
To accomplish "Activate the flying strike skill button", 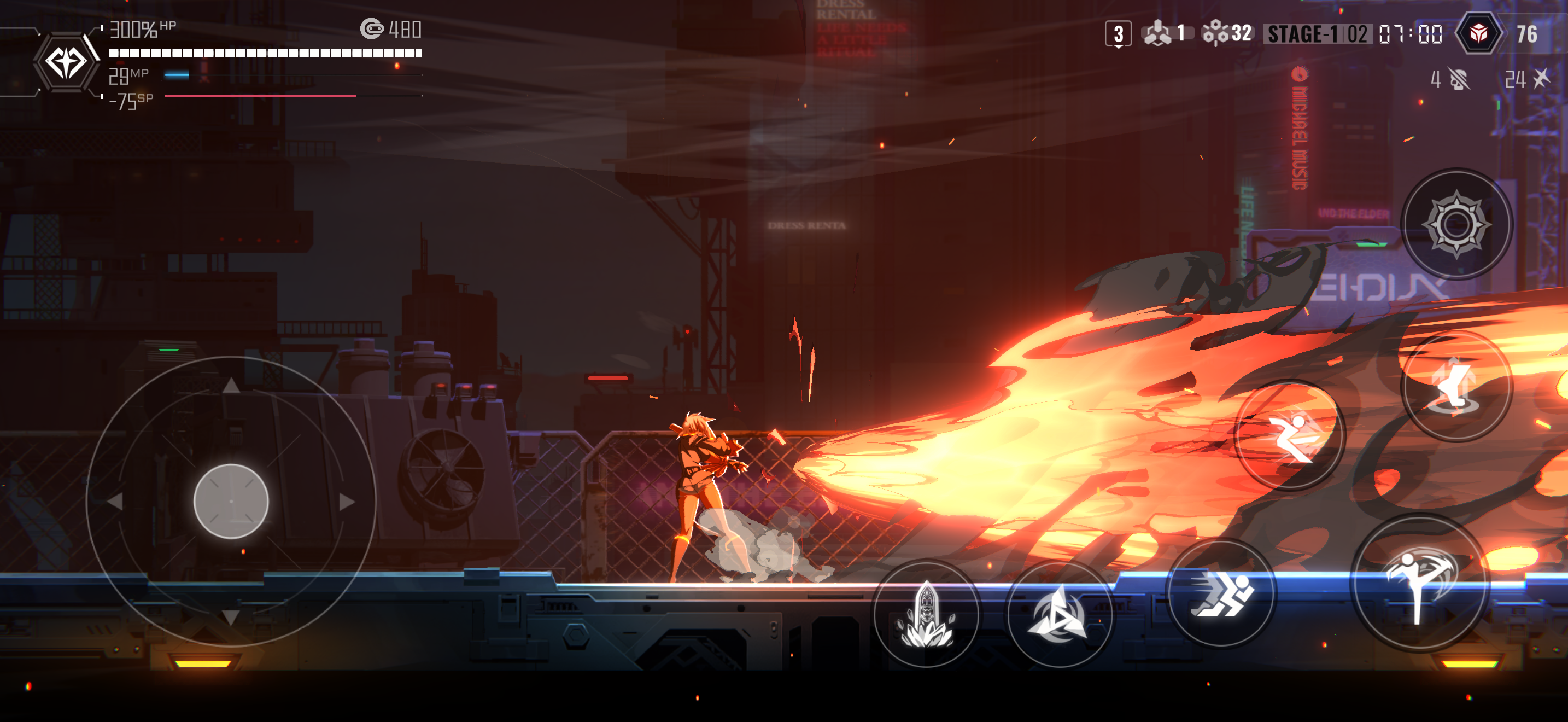I will (1290, 435).
